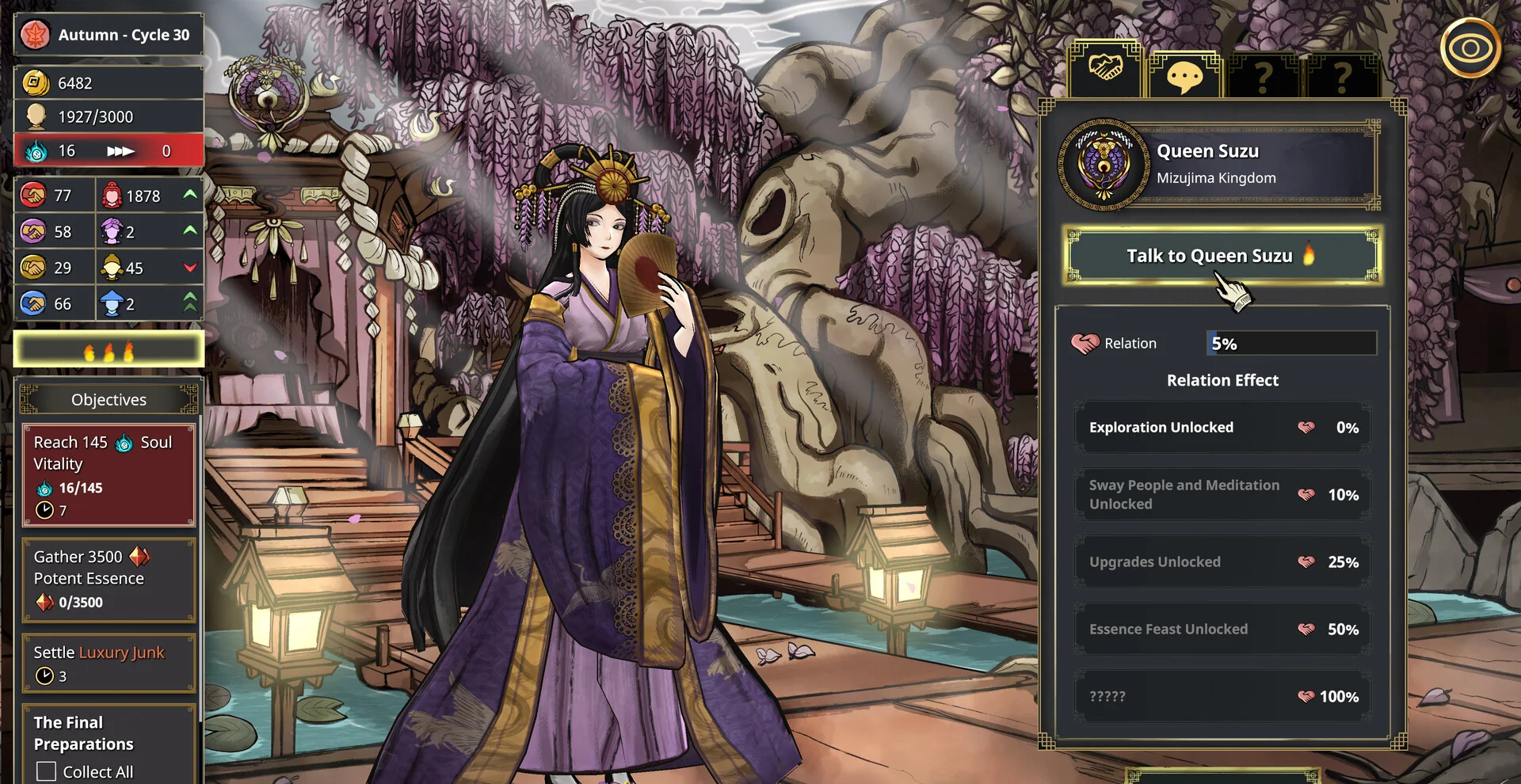Select the Reach 145 Soul Vitality objective
This screenshot has width=1521, height=784.
coord(109,475)
